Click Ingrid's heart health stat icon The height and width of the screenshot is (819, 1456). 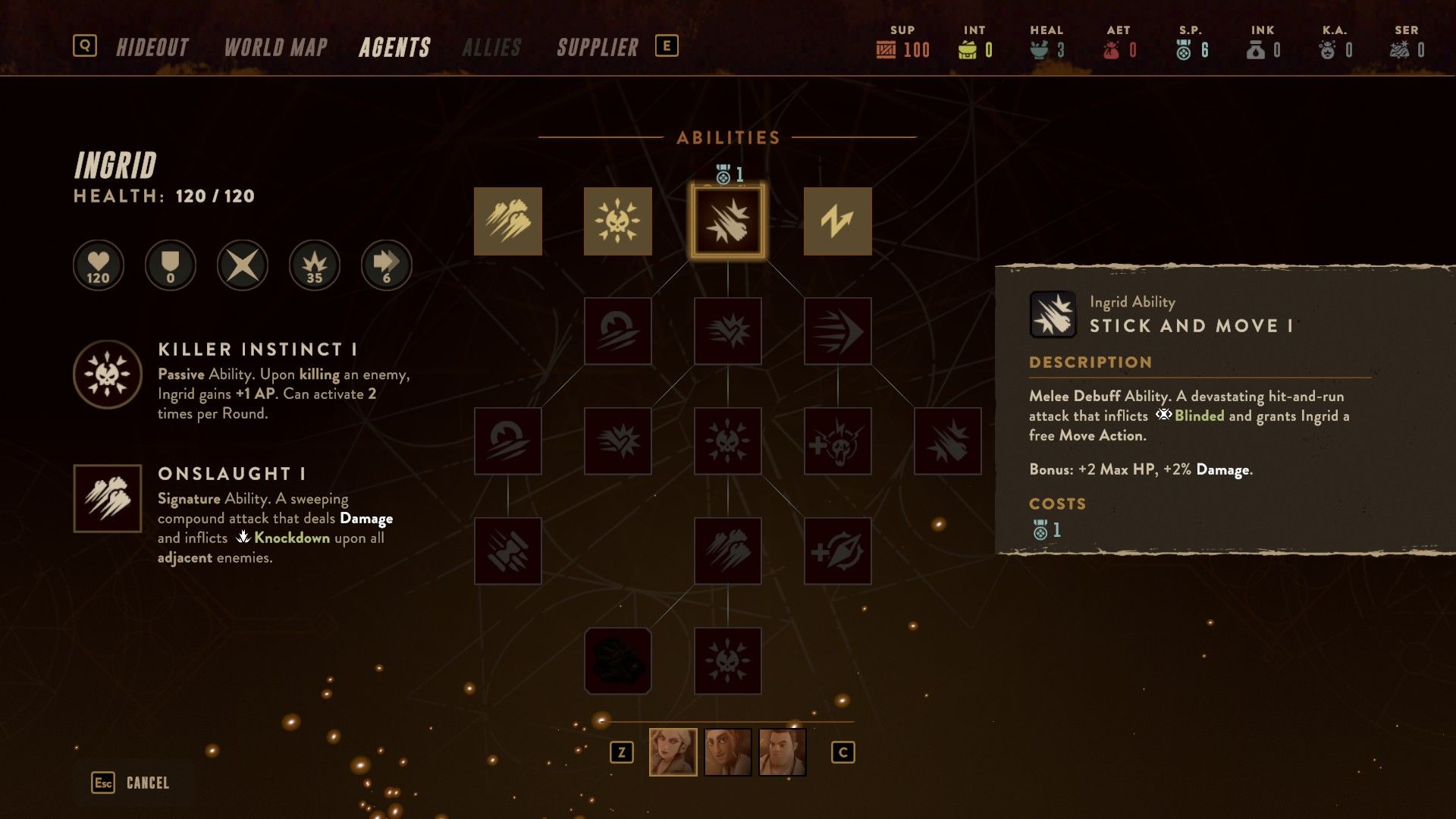click(x=98, y=265)
